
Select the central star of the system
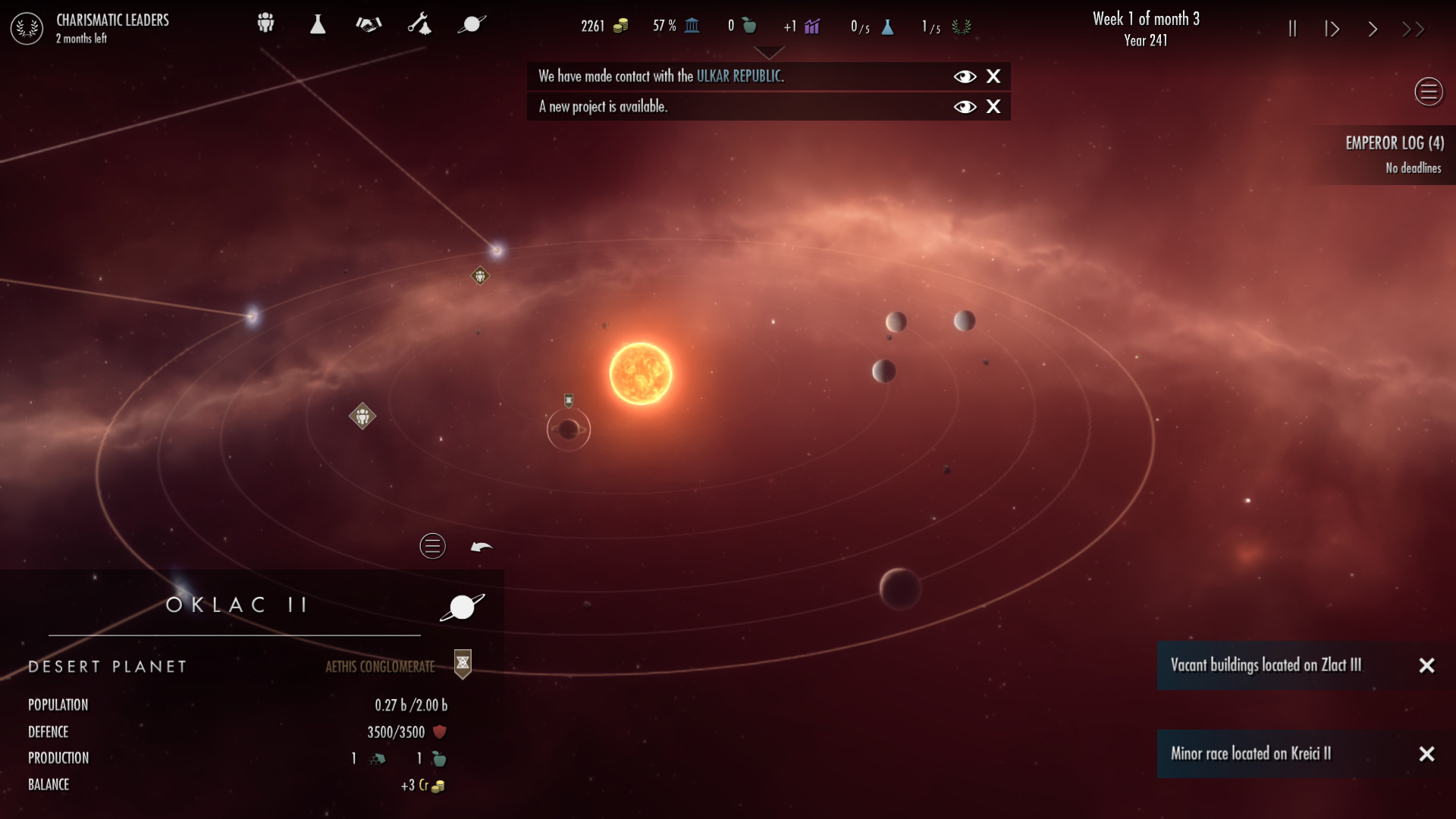[639, 372]
